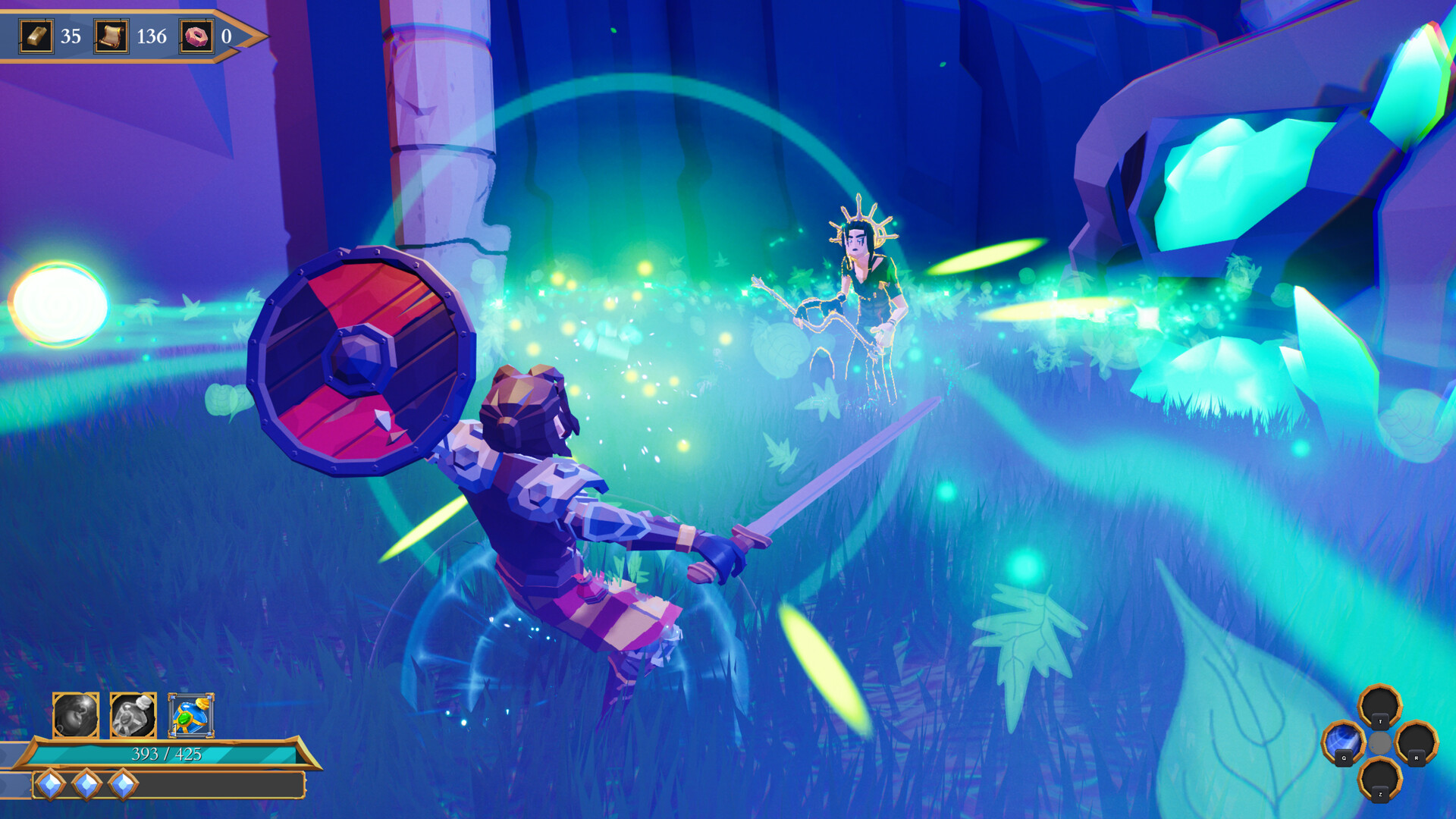Toggle the second blue crystal gem

point(86,785)
